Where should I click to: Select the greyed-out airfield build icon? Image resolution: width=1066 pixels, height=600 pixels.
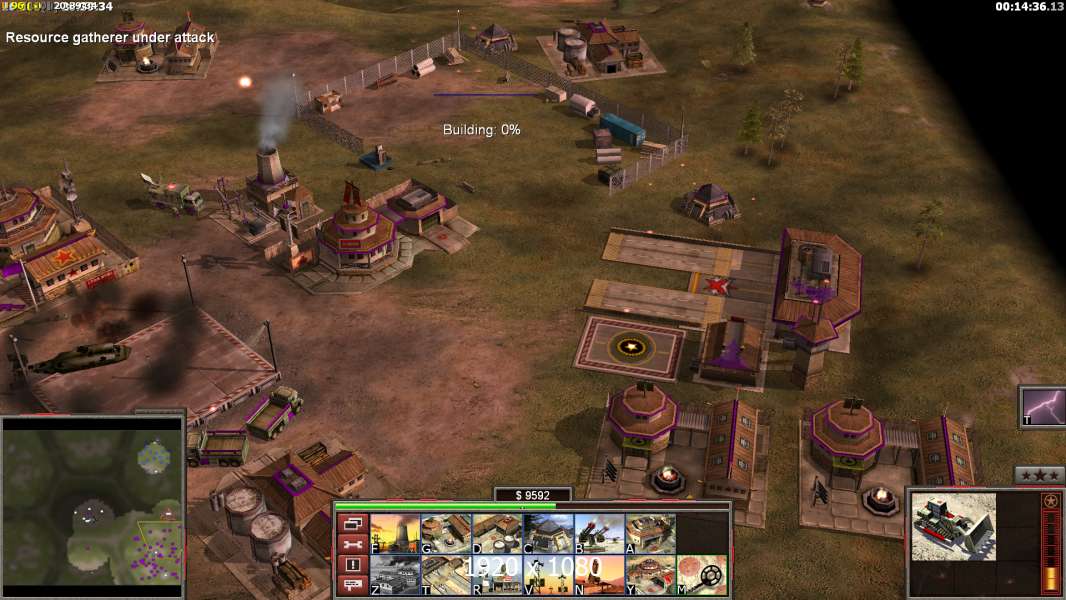[x=395, y=575]
